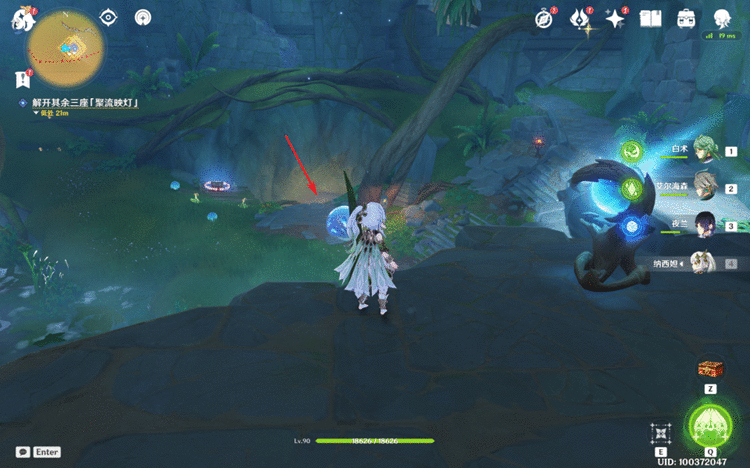Screen dimensions: 750x468
Task: Click the eye-shaped icon beside the minimap
Action: click(x=110, y=17)
